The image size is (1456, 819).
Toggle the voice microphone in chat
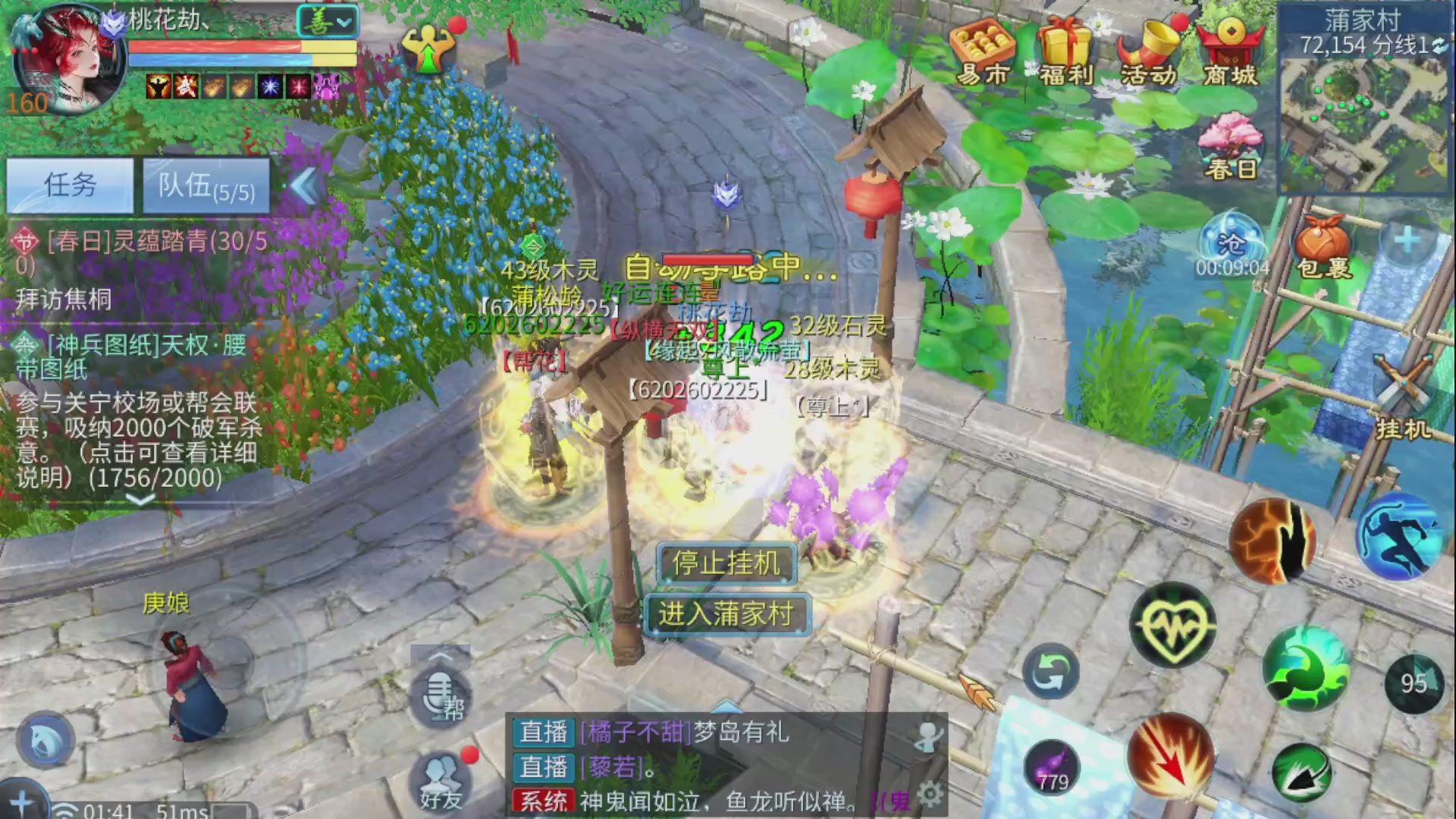pyautogui.click(x=438, y=686)
